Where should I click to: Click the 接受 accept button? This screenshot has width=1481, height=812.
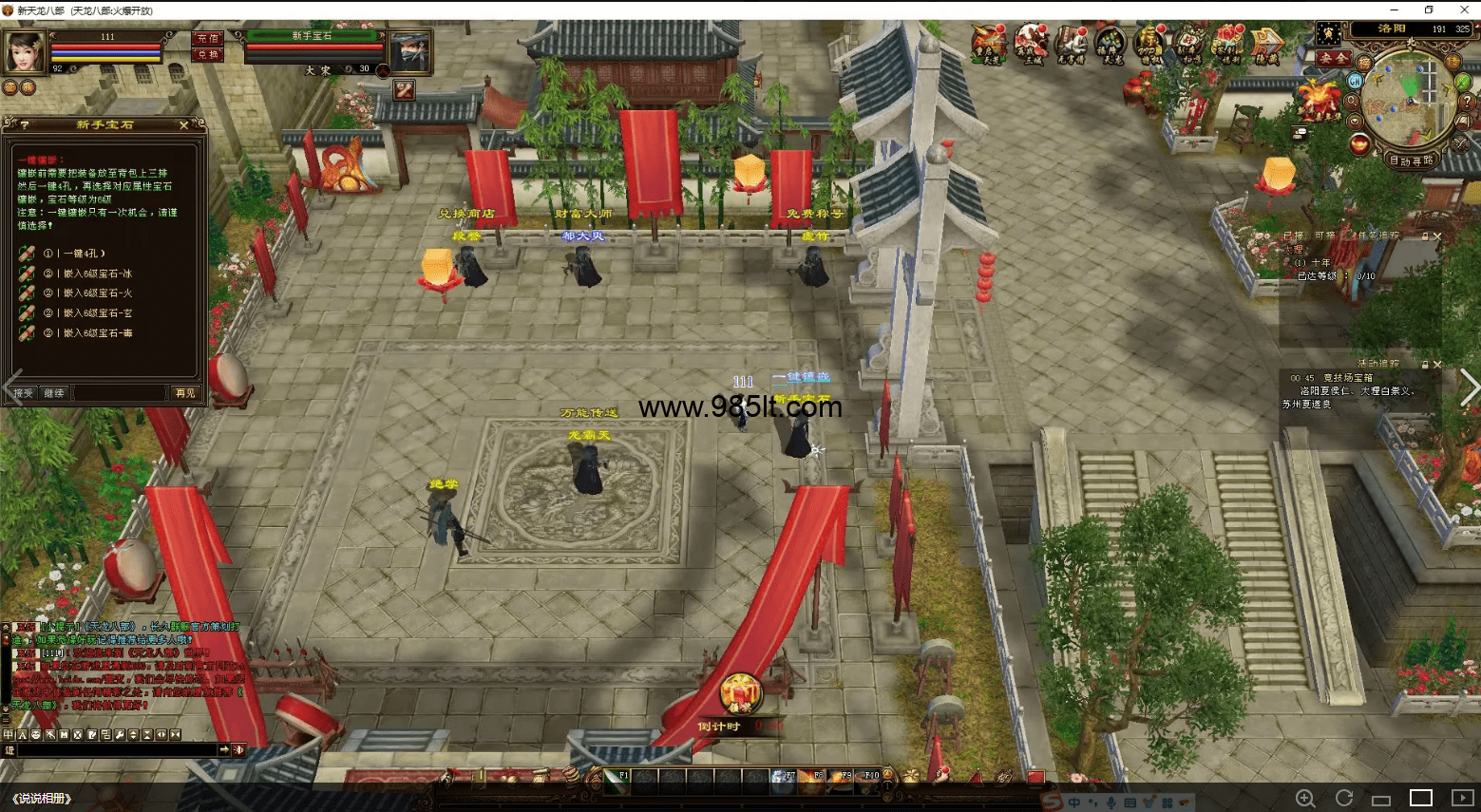[23, 393]
